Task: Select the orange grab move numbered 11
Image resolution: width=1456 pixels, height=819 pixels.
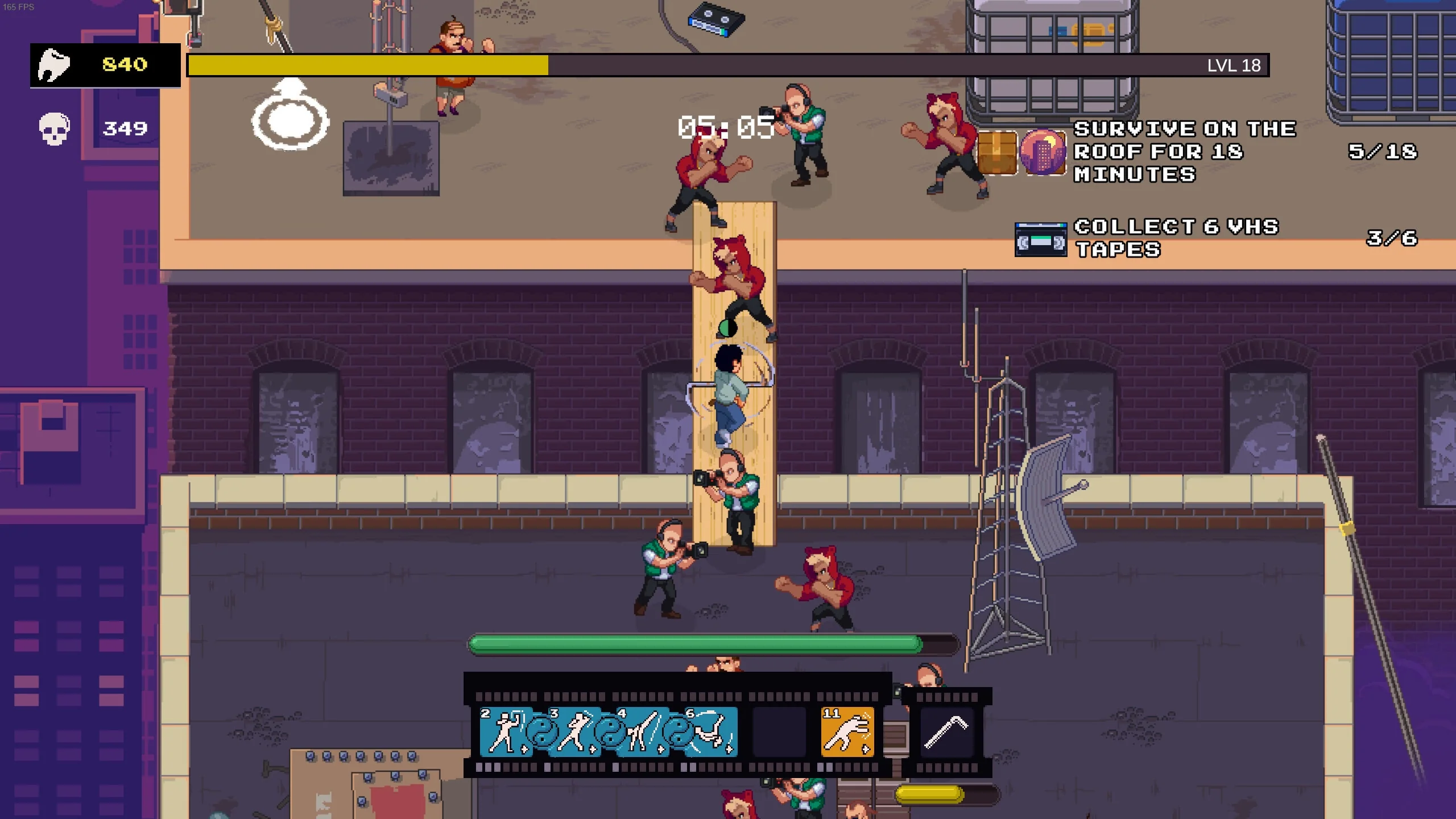Action: pos(849,731)
